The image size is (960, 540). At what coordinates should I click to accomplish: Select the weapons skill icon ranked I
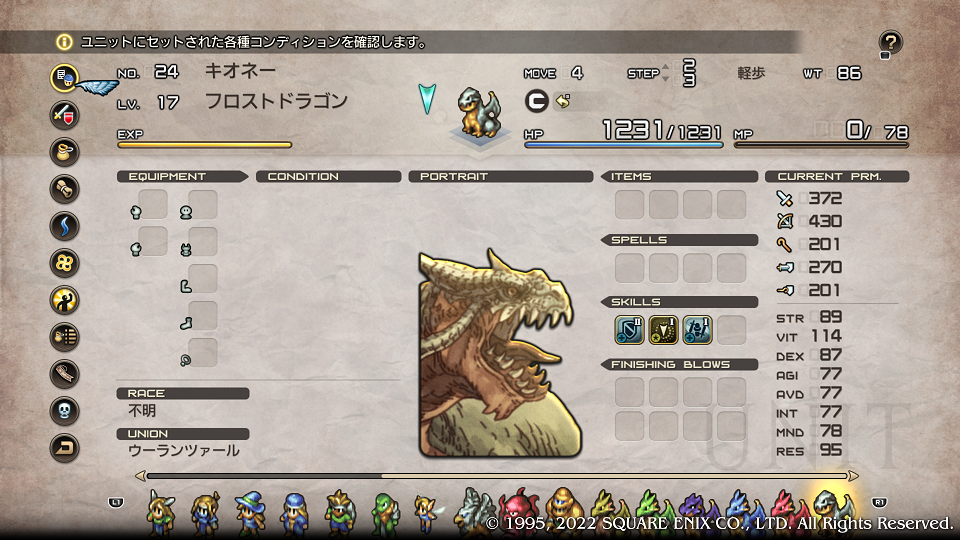pyautogui.click(x=698, y=329)
